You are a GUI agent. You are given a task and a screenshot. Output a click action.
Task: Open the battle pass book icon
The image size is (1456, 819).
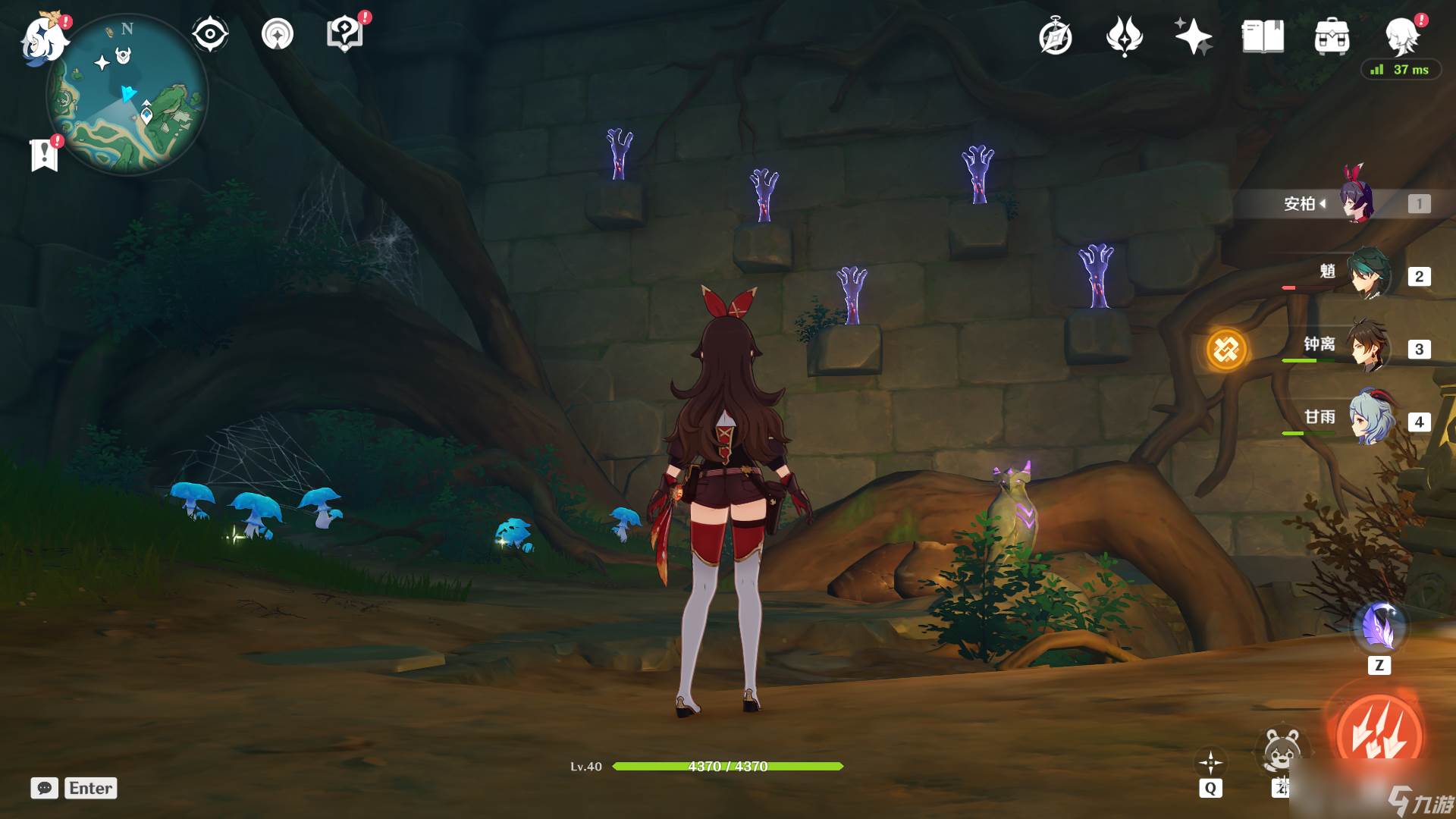click(1263, 36)
